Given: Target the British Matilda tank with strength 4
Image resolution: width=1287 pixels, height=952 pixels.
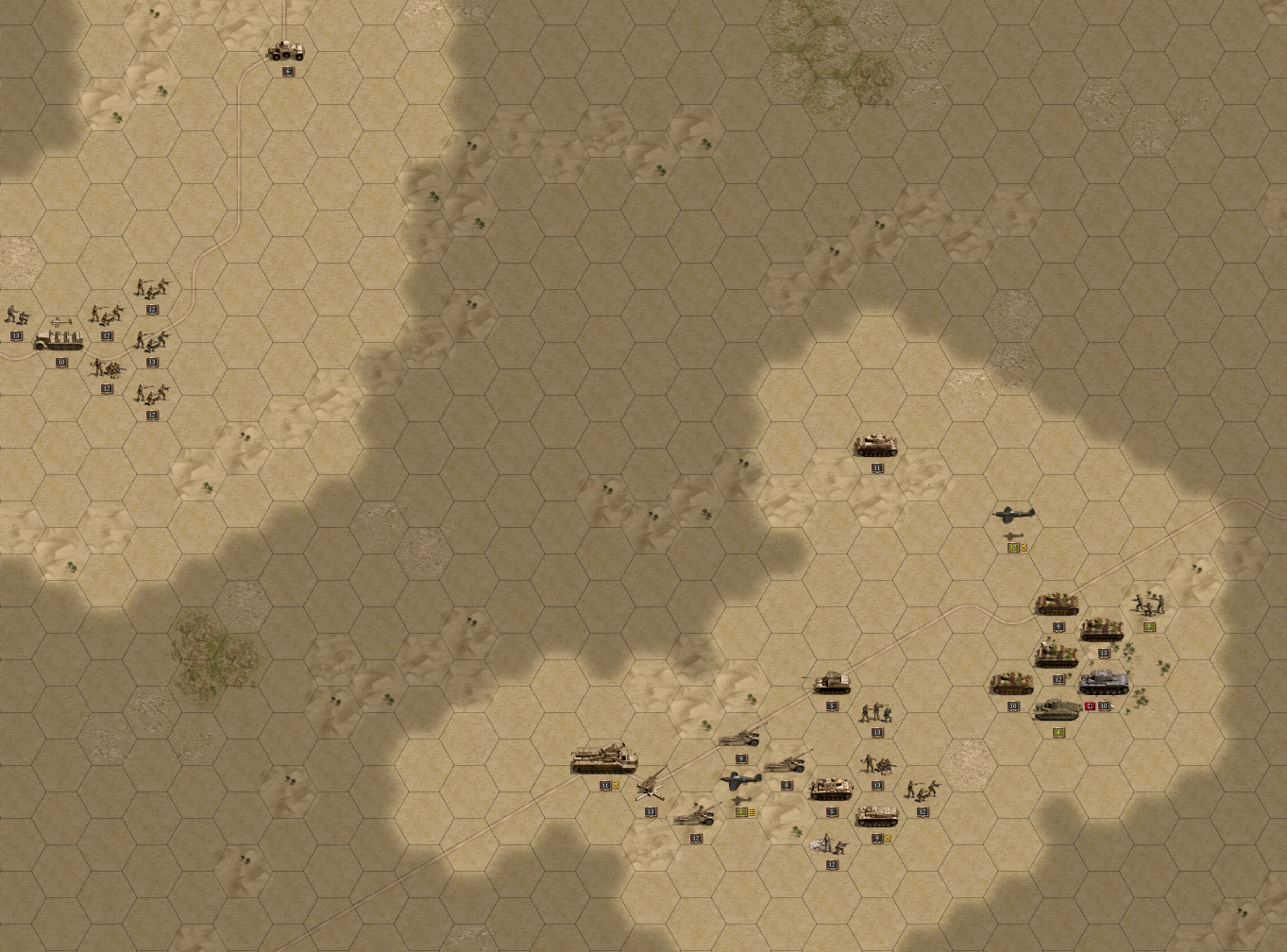Looking at the screenshot, I should [1058, 709].
